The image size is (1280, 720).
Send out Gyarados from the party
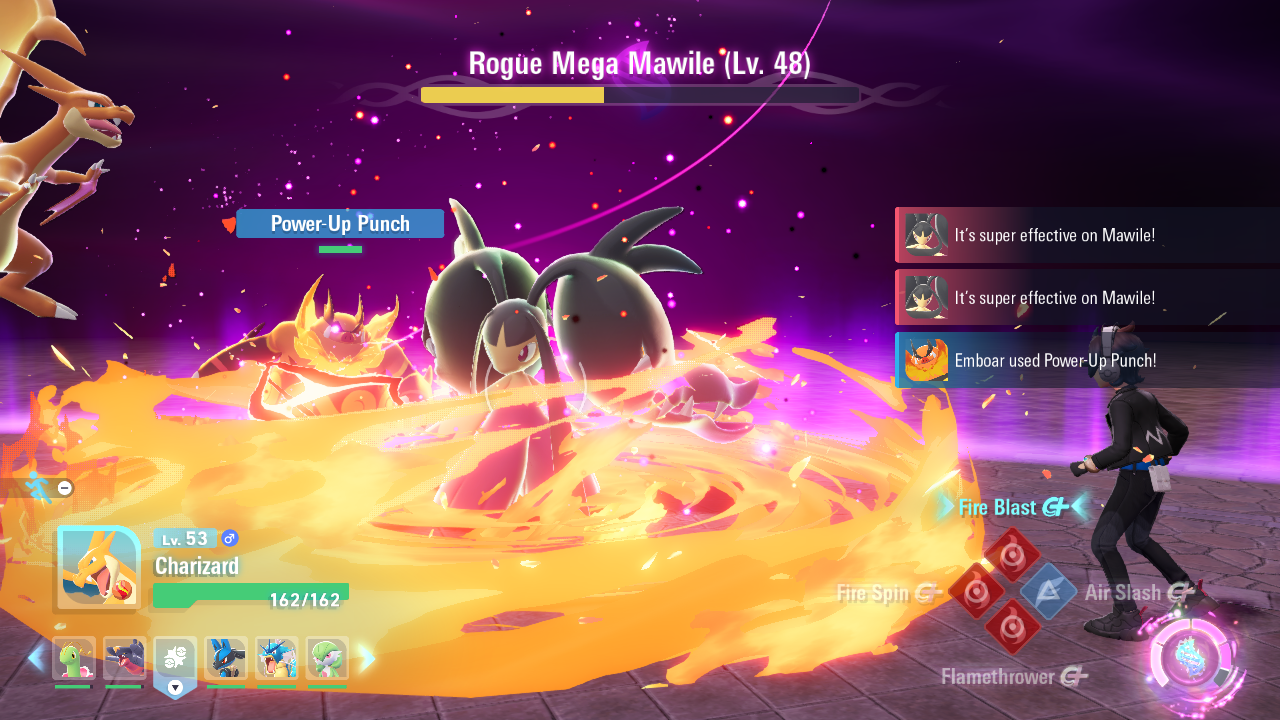pos(277,658)
